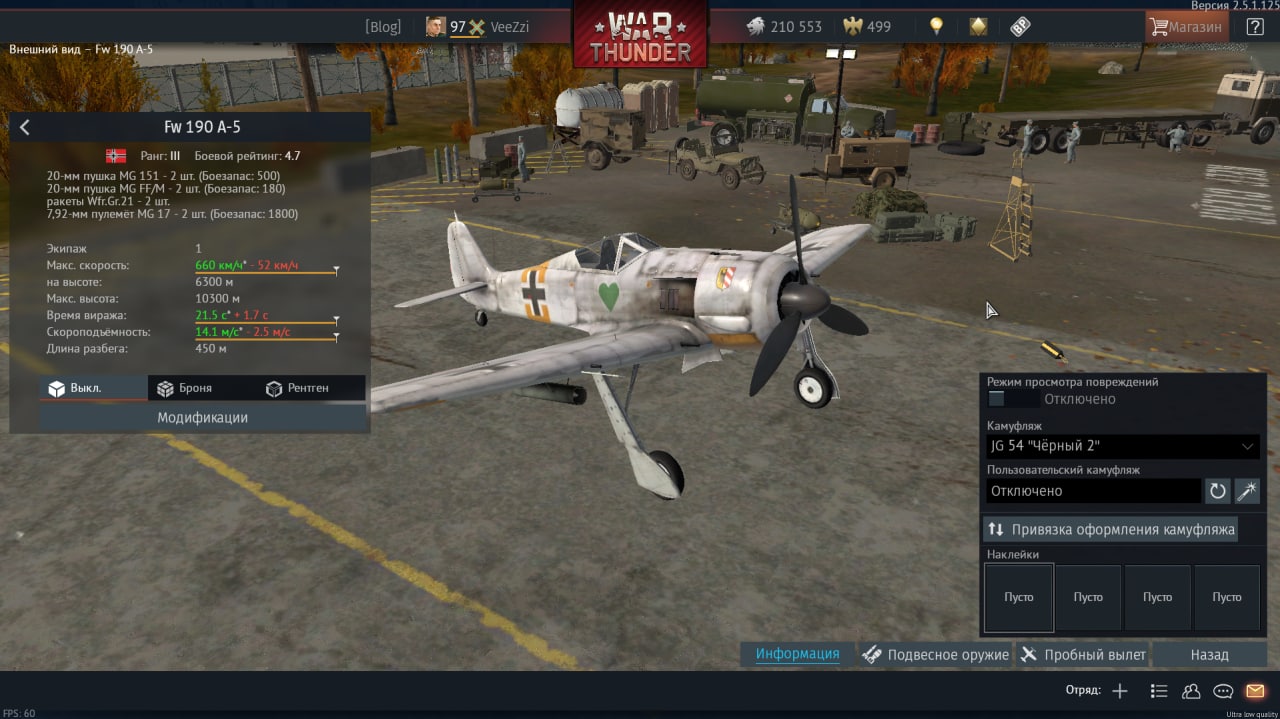This screenshot has width=1280, height=719.
Task: Show the Информация section
Action: coord(797,654)
